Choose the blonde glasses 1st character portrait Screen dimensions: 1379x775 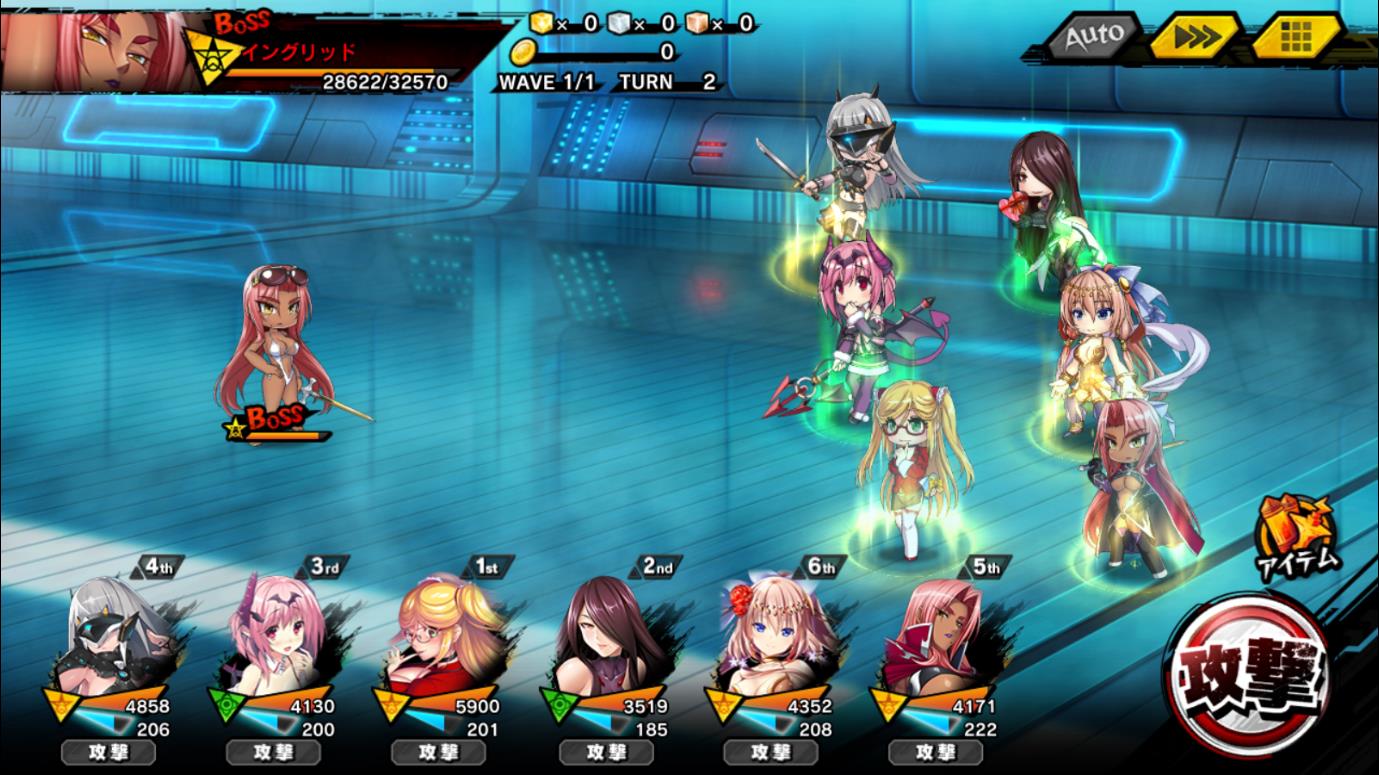(442, 635)
